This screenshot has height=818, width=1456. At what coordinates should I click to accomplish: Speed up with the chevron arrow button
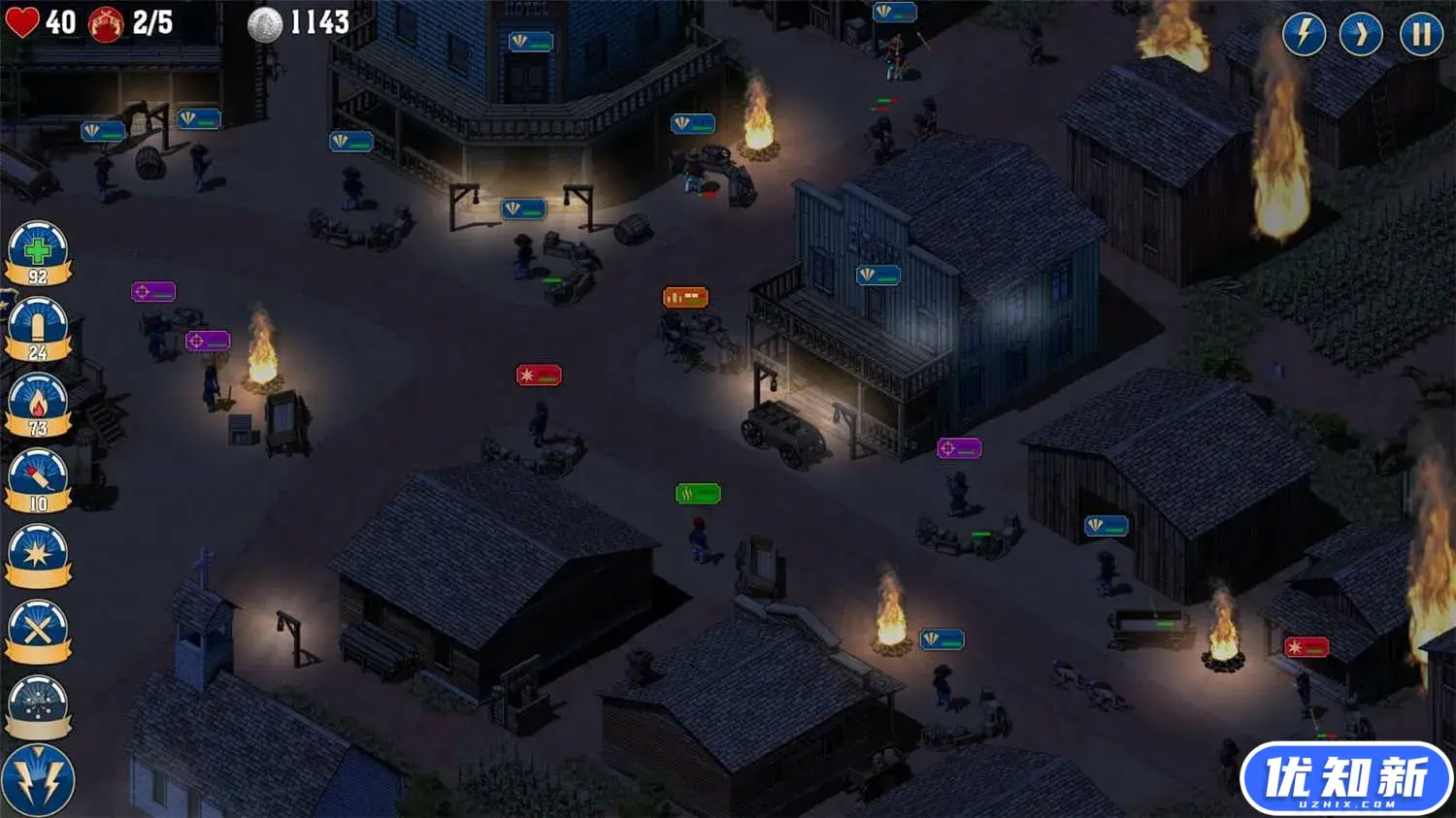click(1361, 34)
